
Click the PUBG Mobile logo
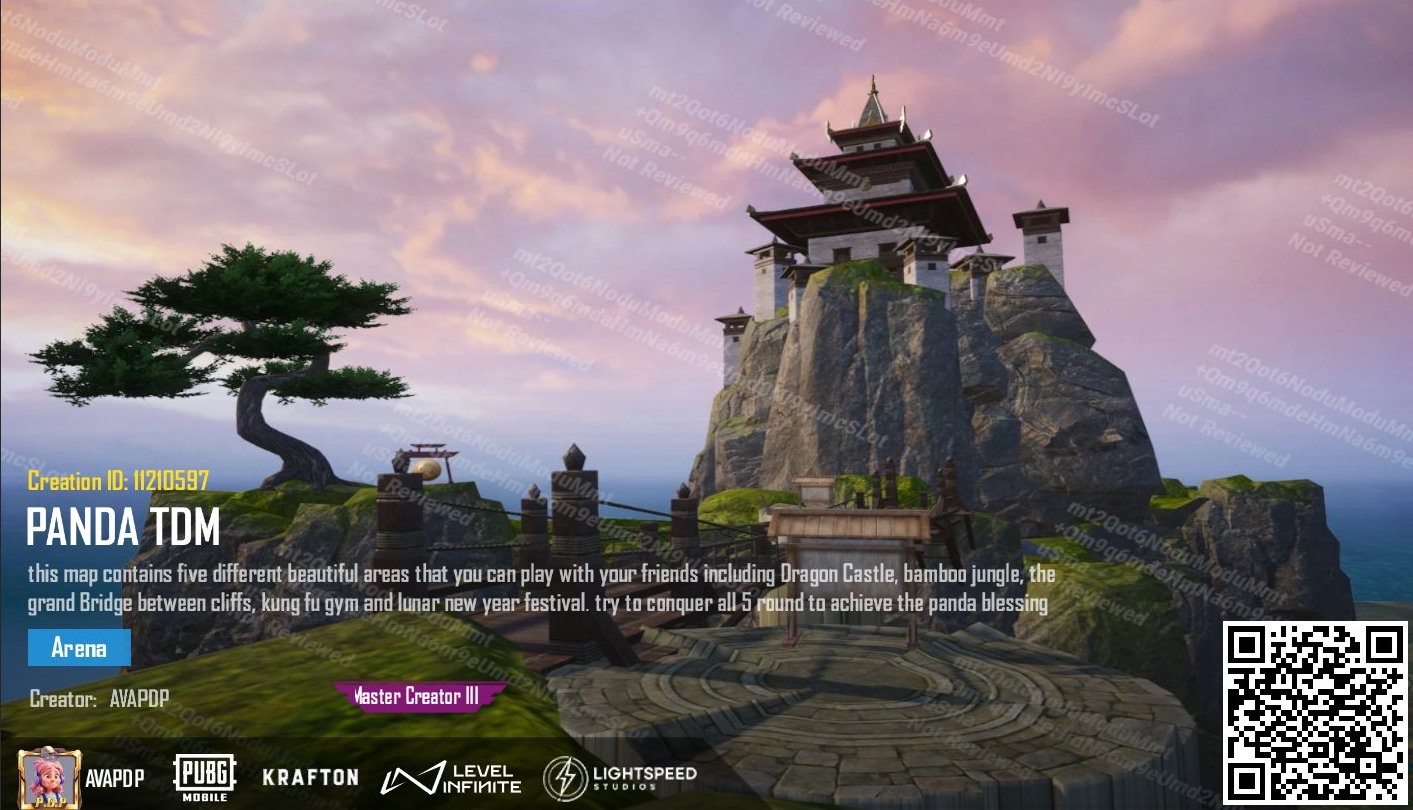(205, 777)
